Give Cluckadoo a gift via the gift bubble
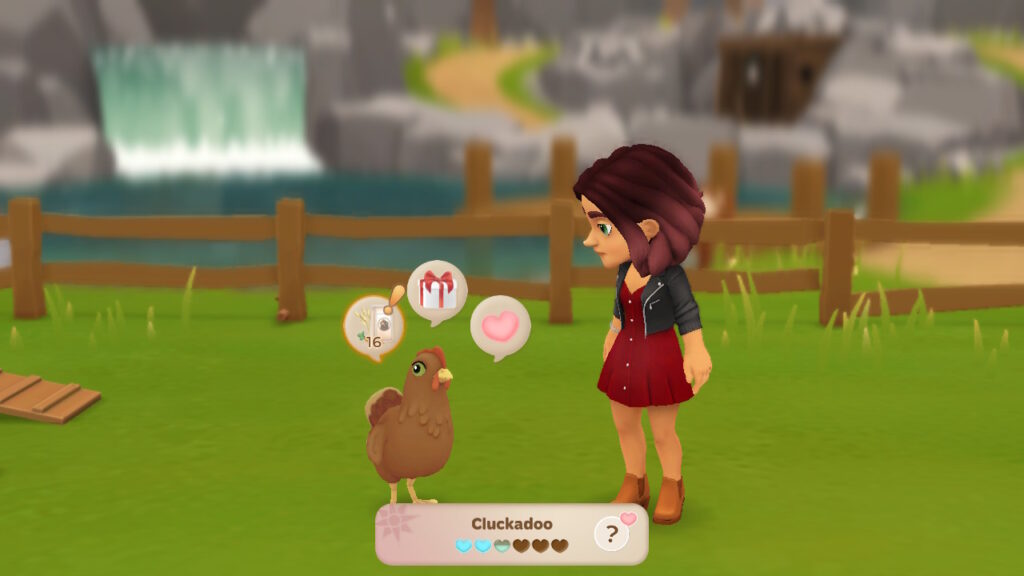Image resolution: width=1024 pixels, height=576 pixels. coord(437,291)
